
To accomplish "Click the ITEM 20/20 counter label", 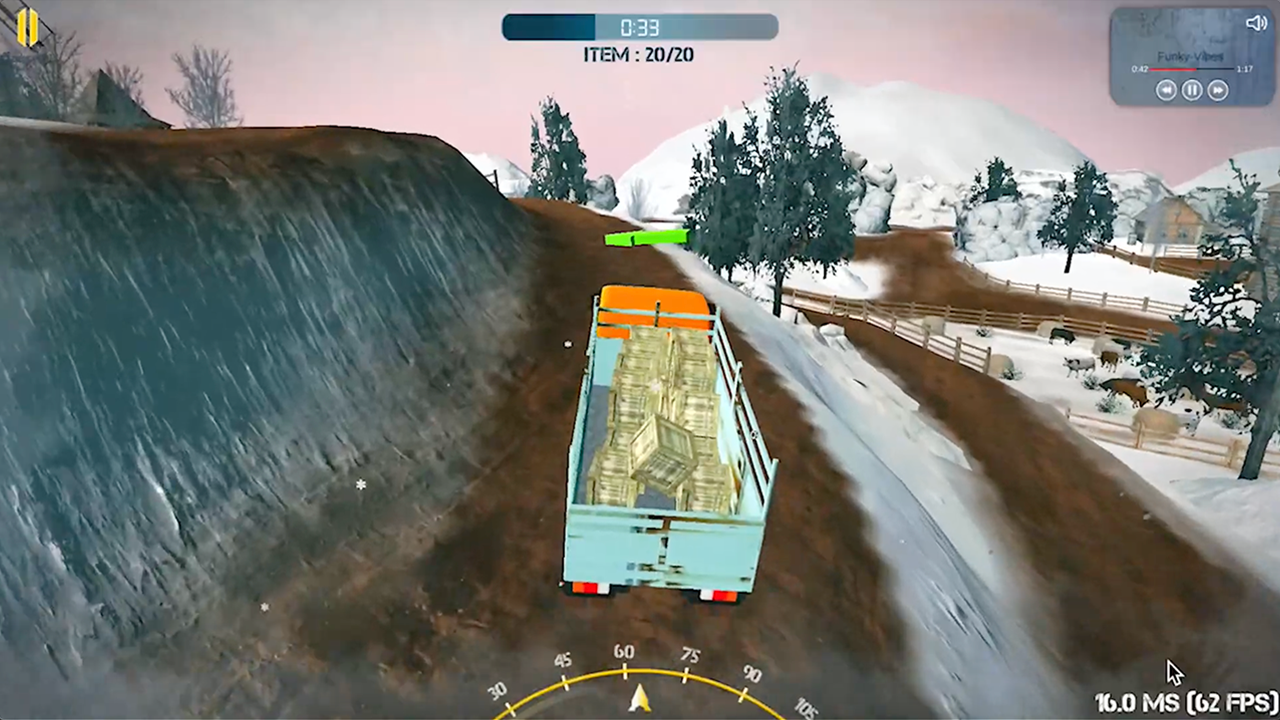I will coord(638,55).
